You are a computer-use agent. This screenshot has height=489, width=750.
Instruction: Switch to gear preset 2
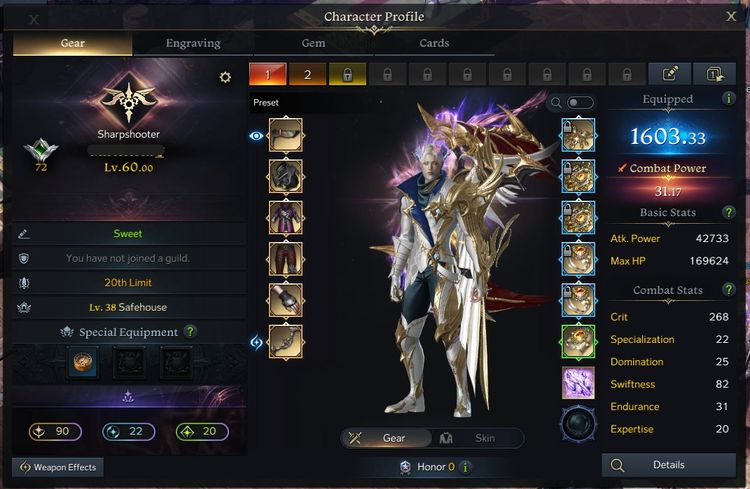(x=308, y=74)
